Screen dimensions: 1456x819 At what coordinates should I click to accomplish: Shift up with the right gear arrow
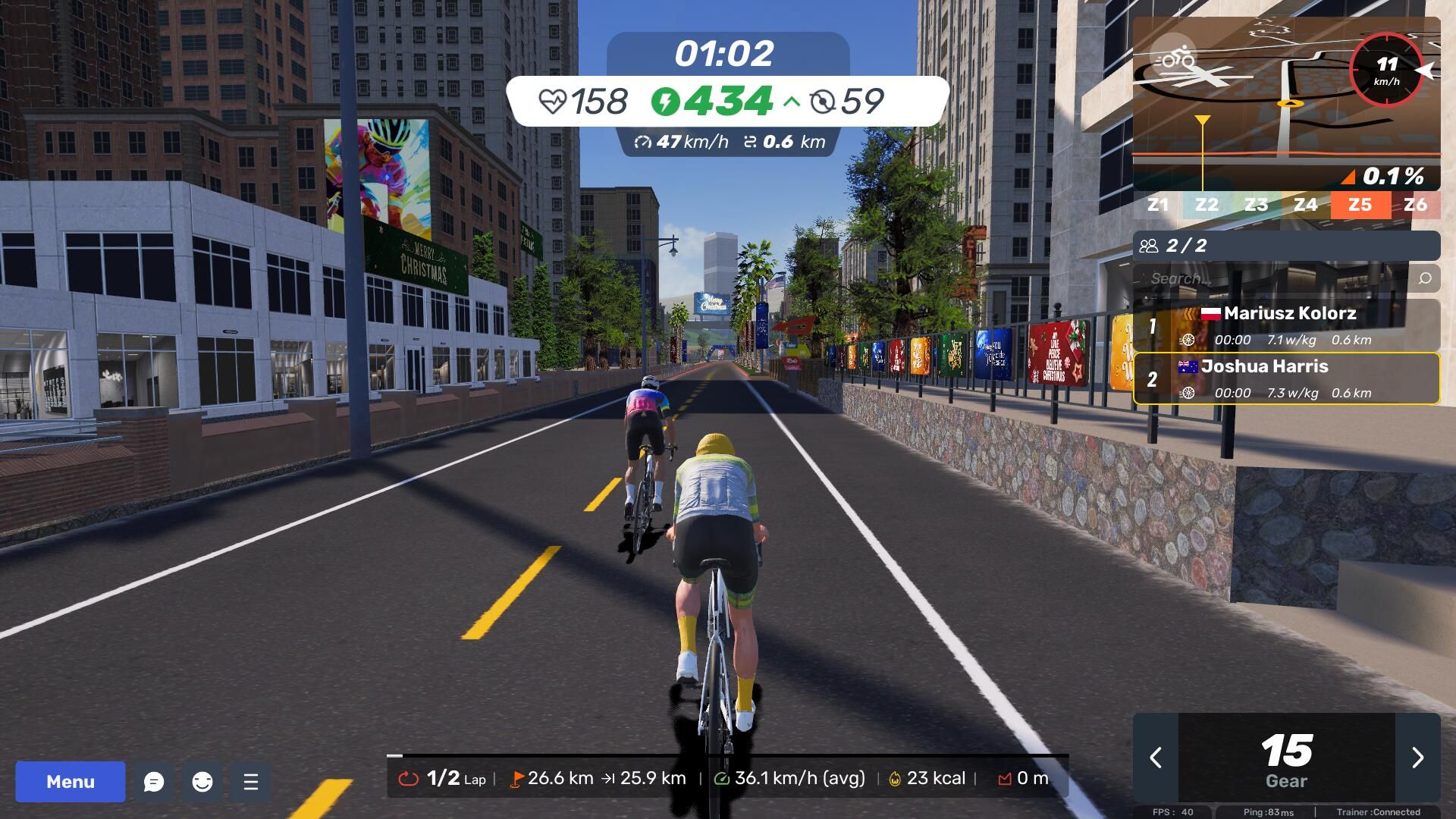click(1417, 757)
